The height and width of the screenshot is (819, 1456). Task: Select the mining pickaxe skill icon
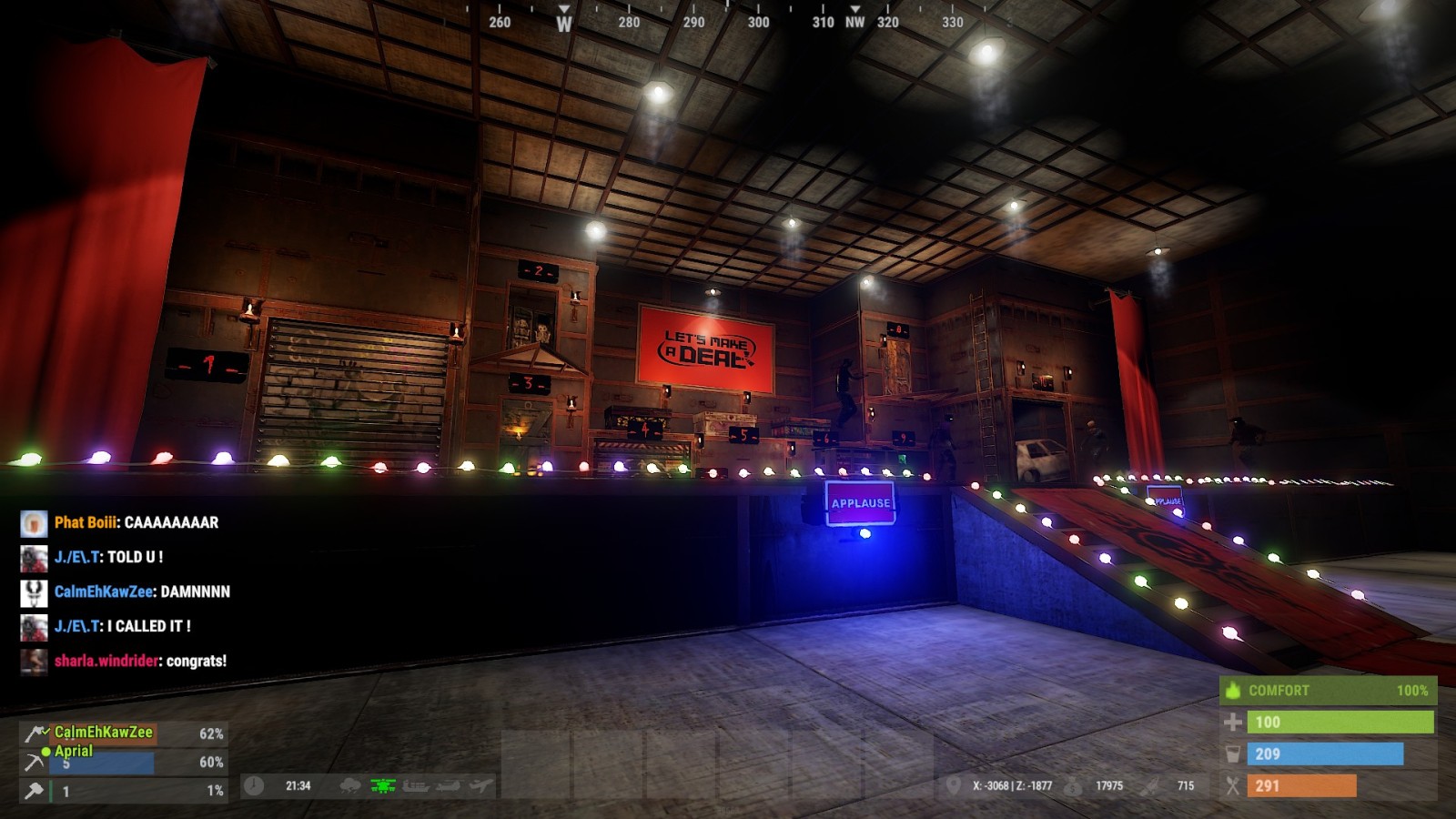click(x=35, y=762)
